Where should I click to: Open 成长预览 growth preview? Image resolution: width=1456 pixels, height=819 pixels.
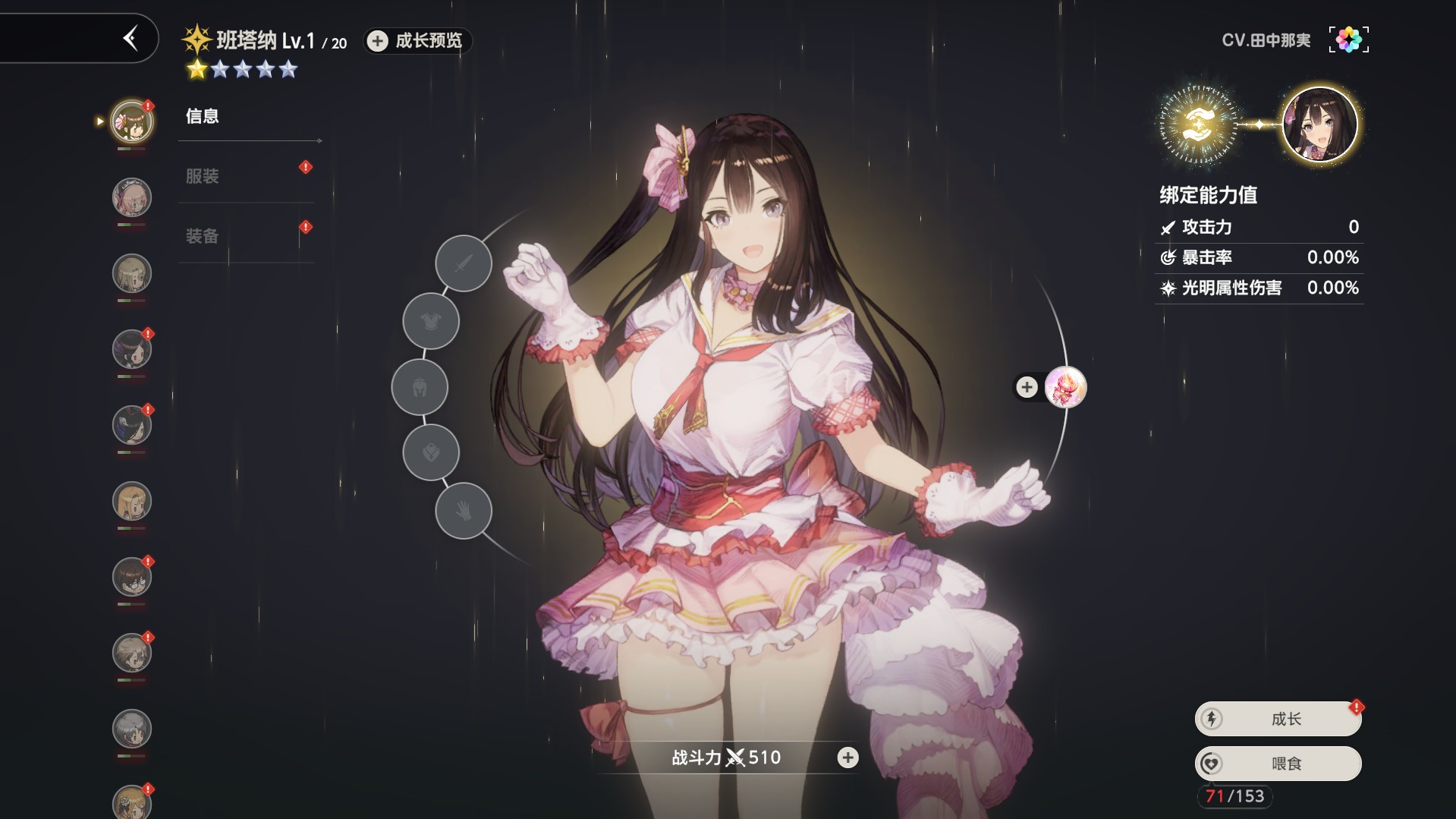[416, 42]
